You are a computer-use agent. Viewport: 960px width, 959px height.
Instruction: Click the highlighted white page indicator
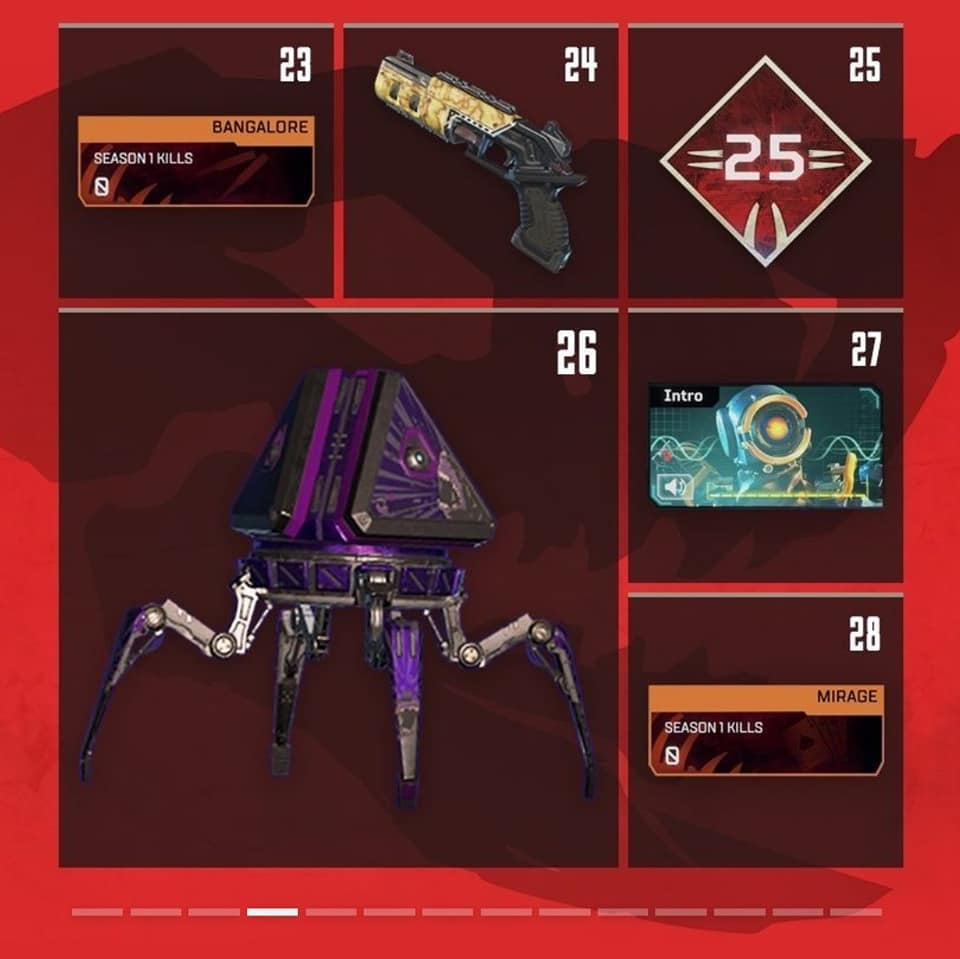(x=272, y=912)
